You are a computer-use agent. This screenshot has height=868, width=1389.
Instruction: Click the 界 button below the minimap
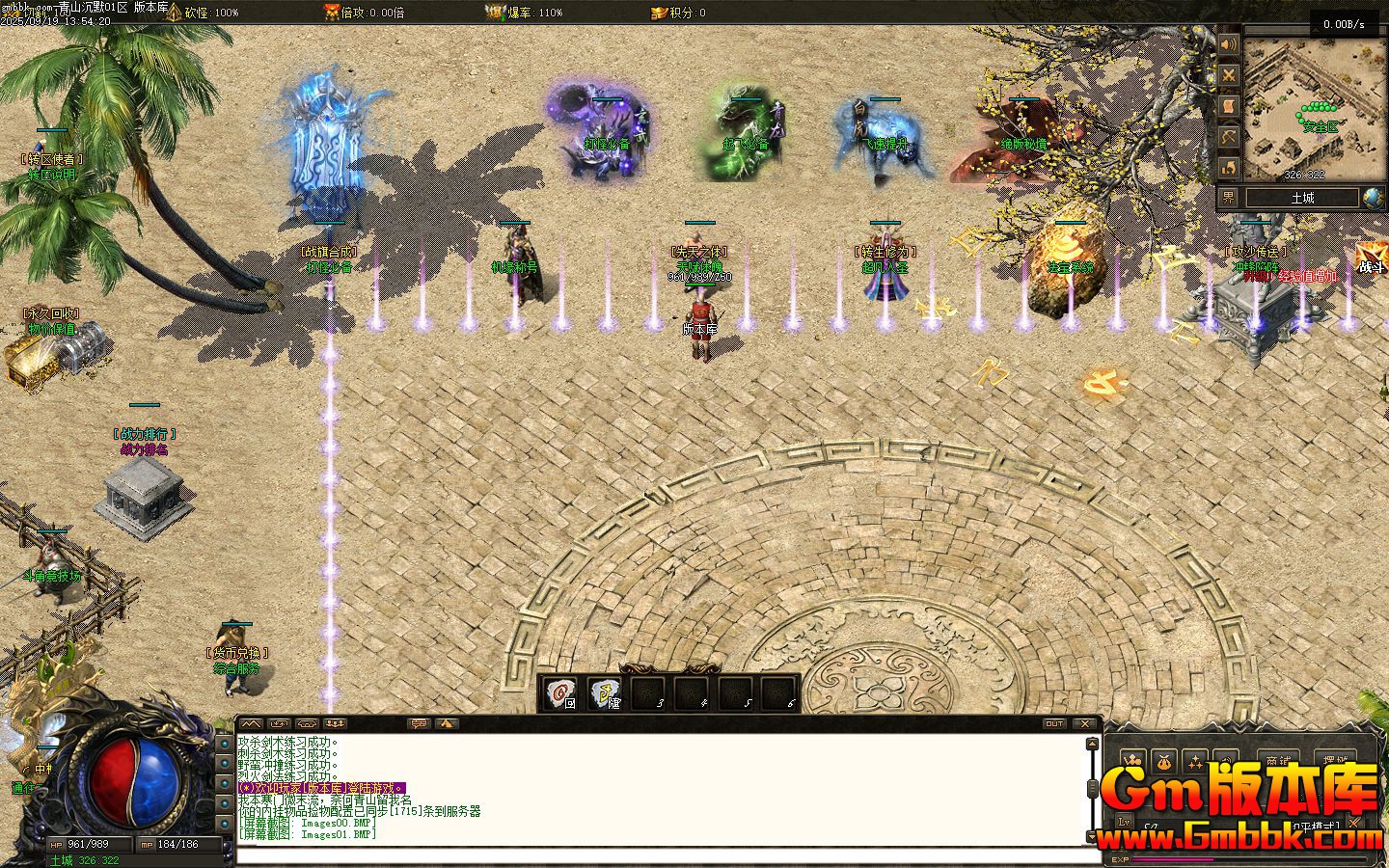point(1228,198)
